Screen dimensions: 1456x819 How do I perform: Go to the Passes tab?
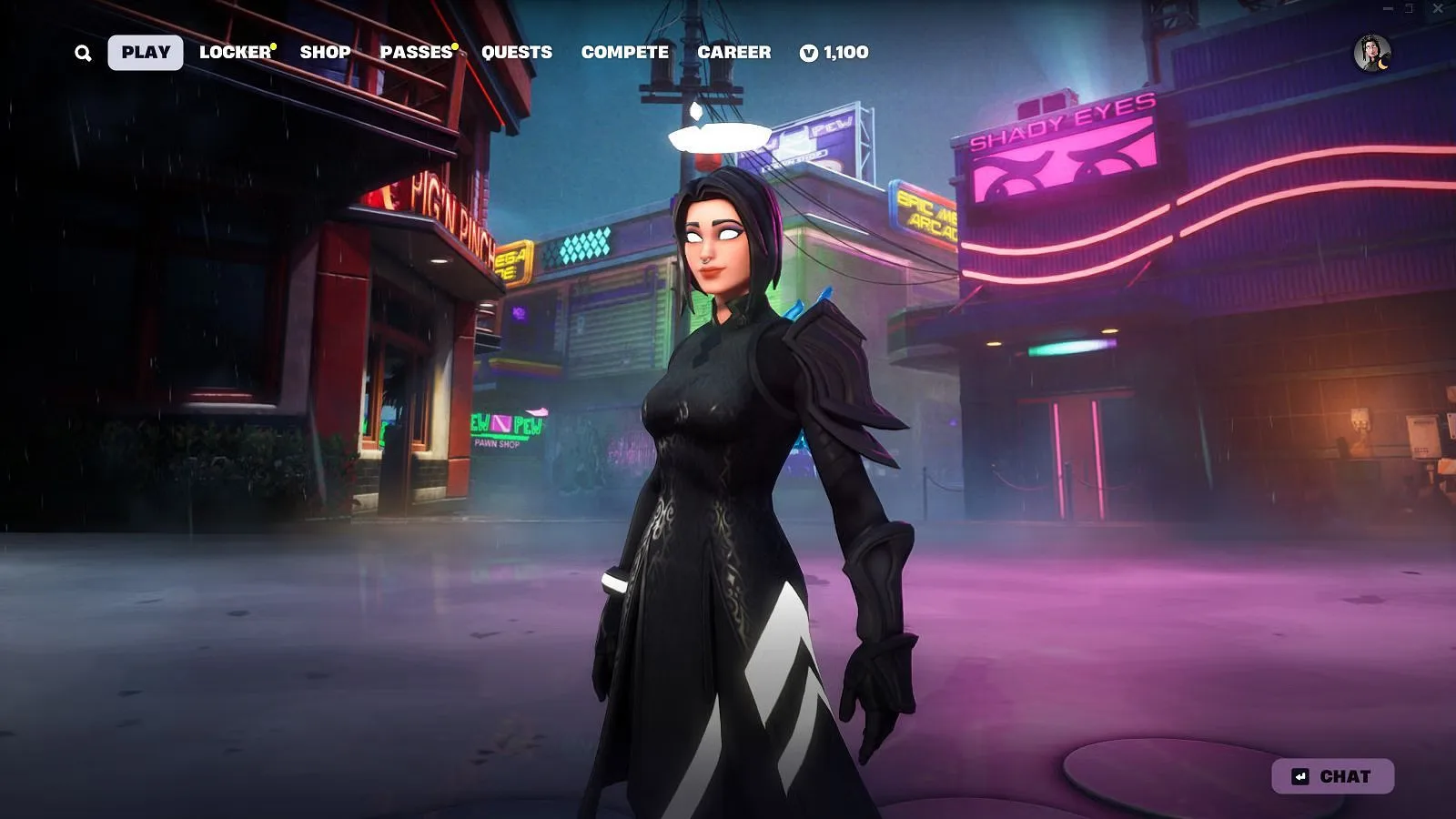coord(416,53)
